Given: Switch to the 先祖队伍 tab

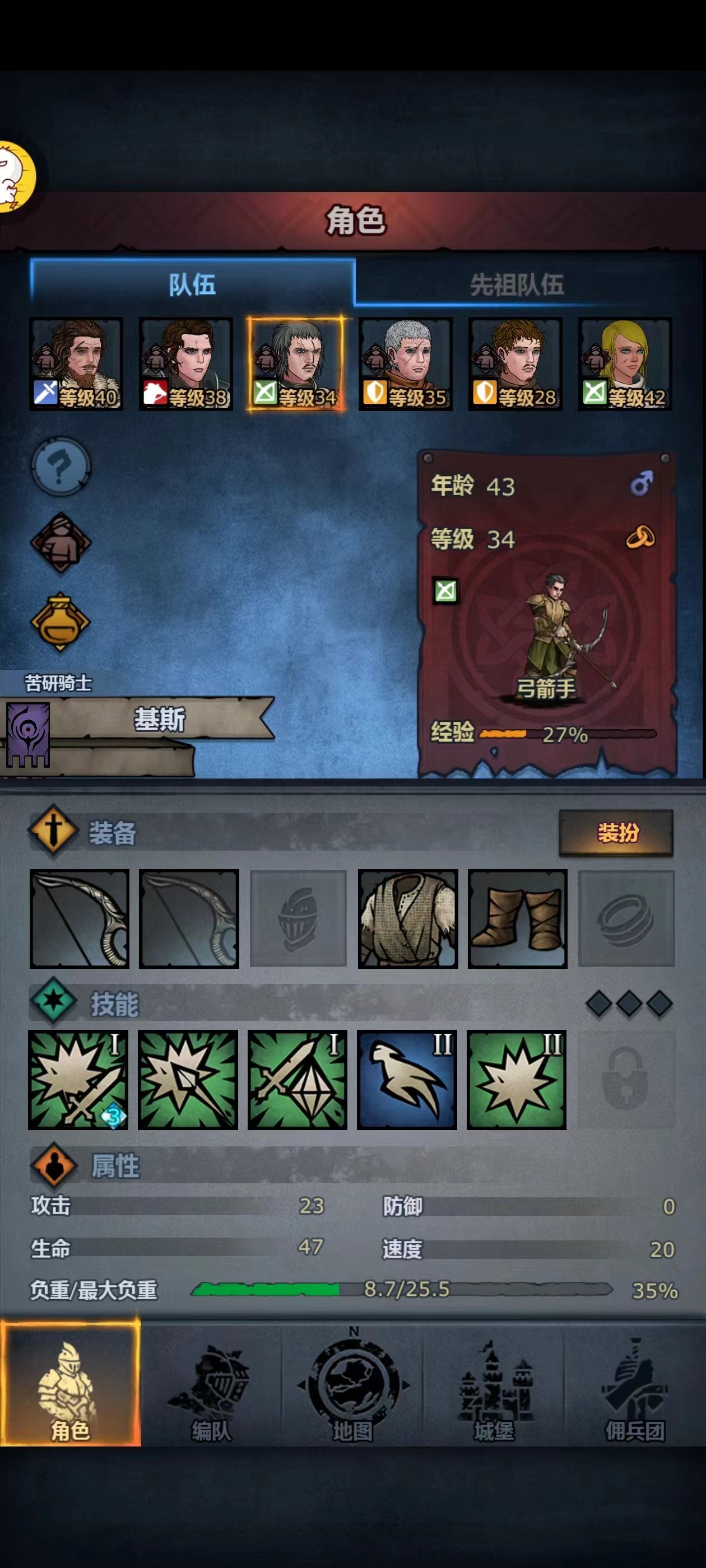Looking at the screenshot, I should (517, 284).
